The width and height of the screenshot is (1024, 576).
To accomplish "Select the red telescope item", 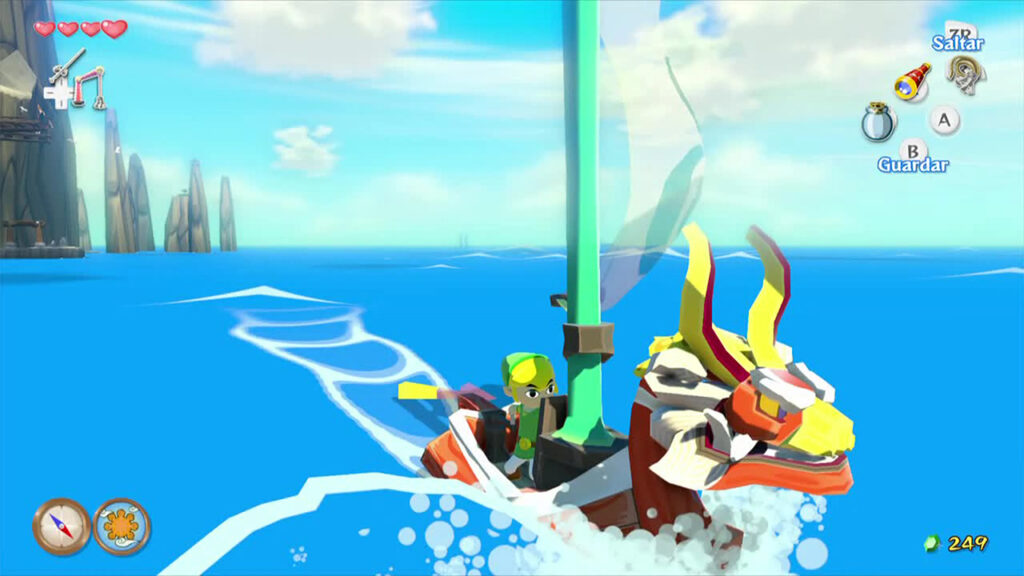I will click(911, 82).
